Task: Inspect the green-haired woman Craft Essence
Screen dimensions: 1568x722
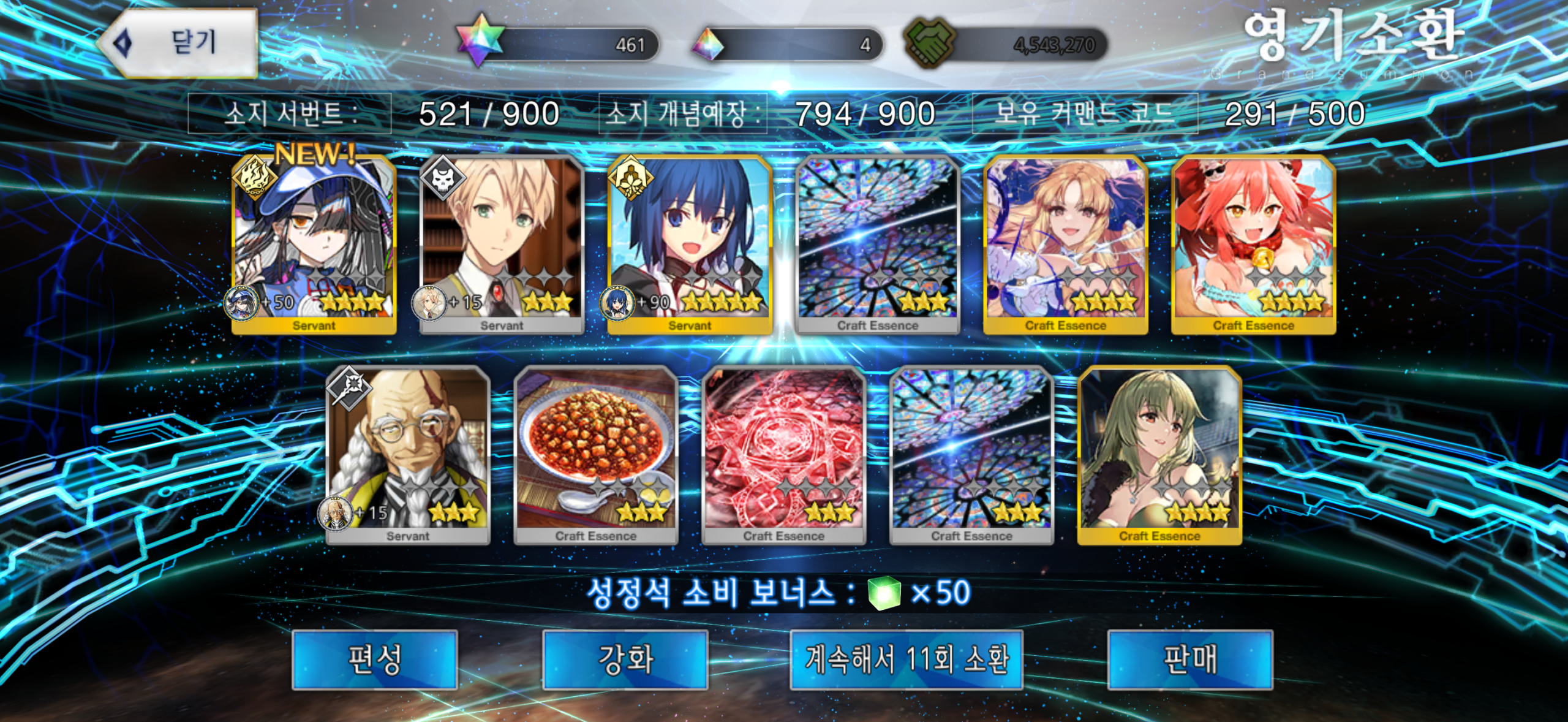Action: 1159,455
